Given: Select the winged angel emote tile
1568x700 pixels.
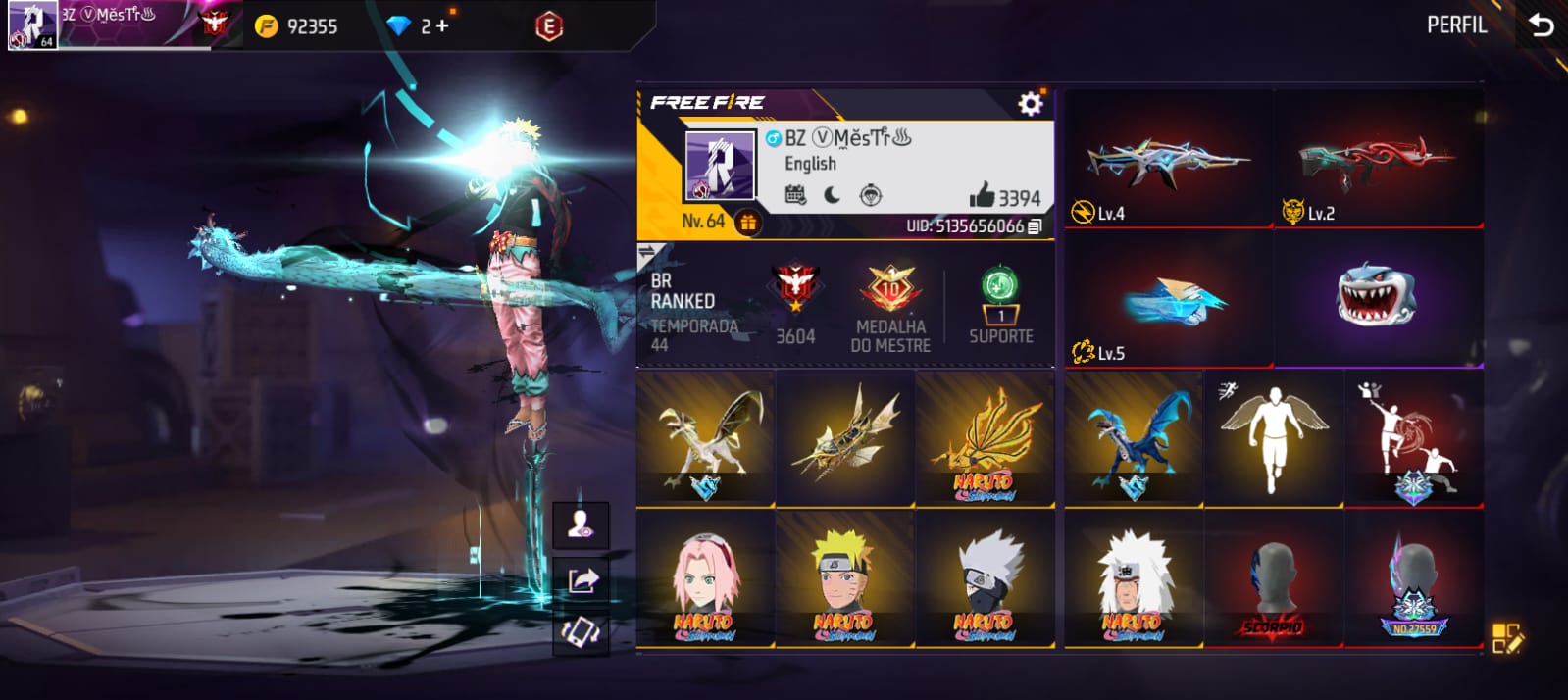Looking at the screenshot, I should 1273,438.
